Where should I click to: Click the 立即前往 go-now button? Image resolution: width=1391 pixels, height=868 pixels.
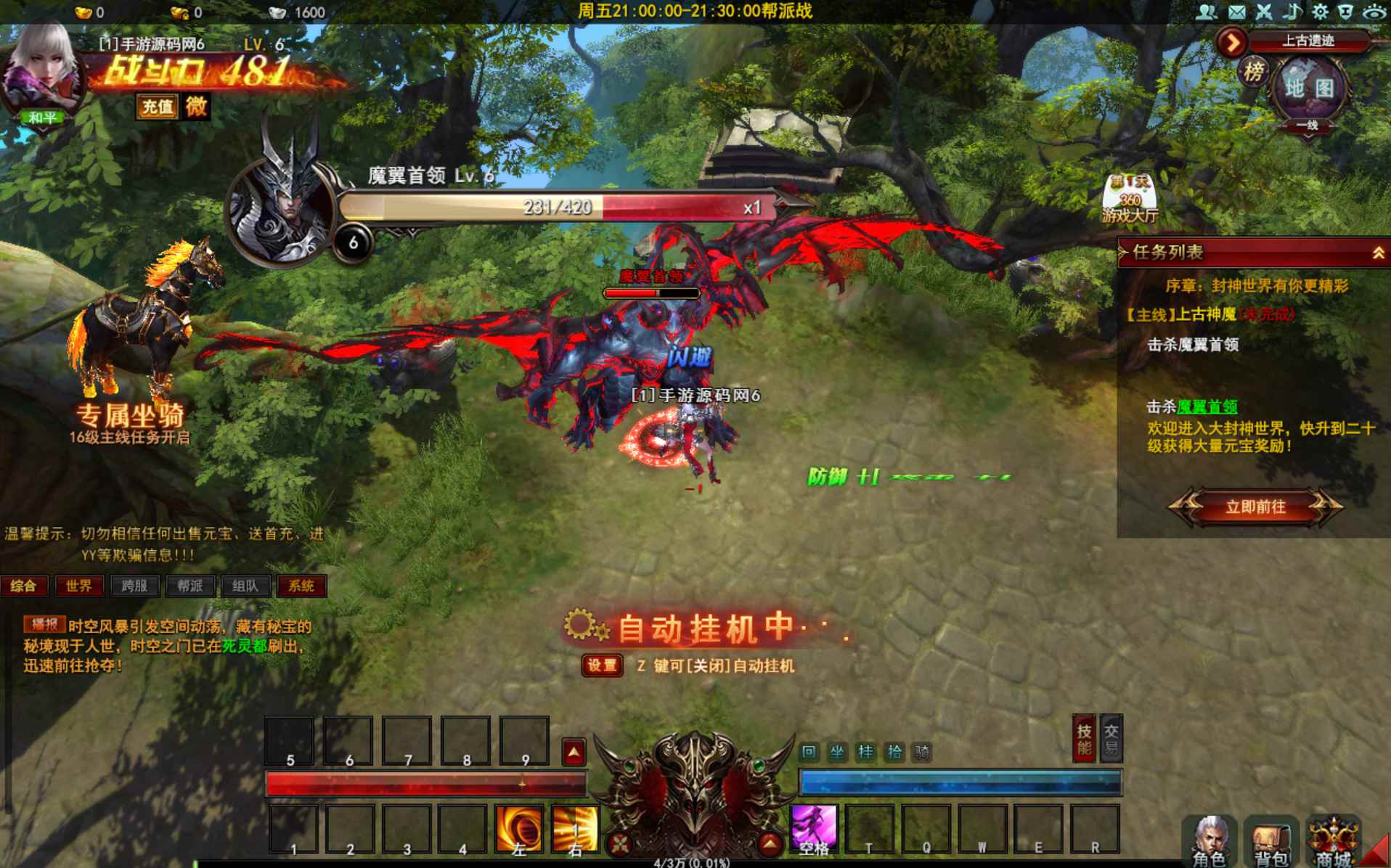pyautogui.click(x=1255, y=507)
